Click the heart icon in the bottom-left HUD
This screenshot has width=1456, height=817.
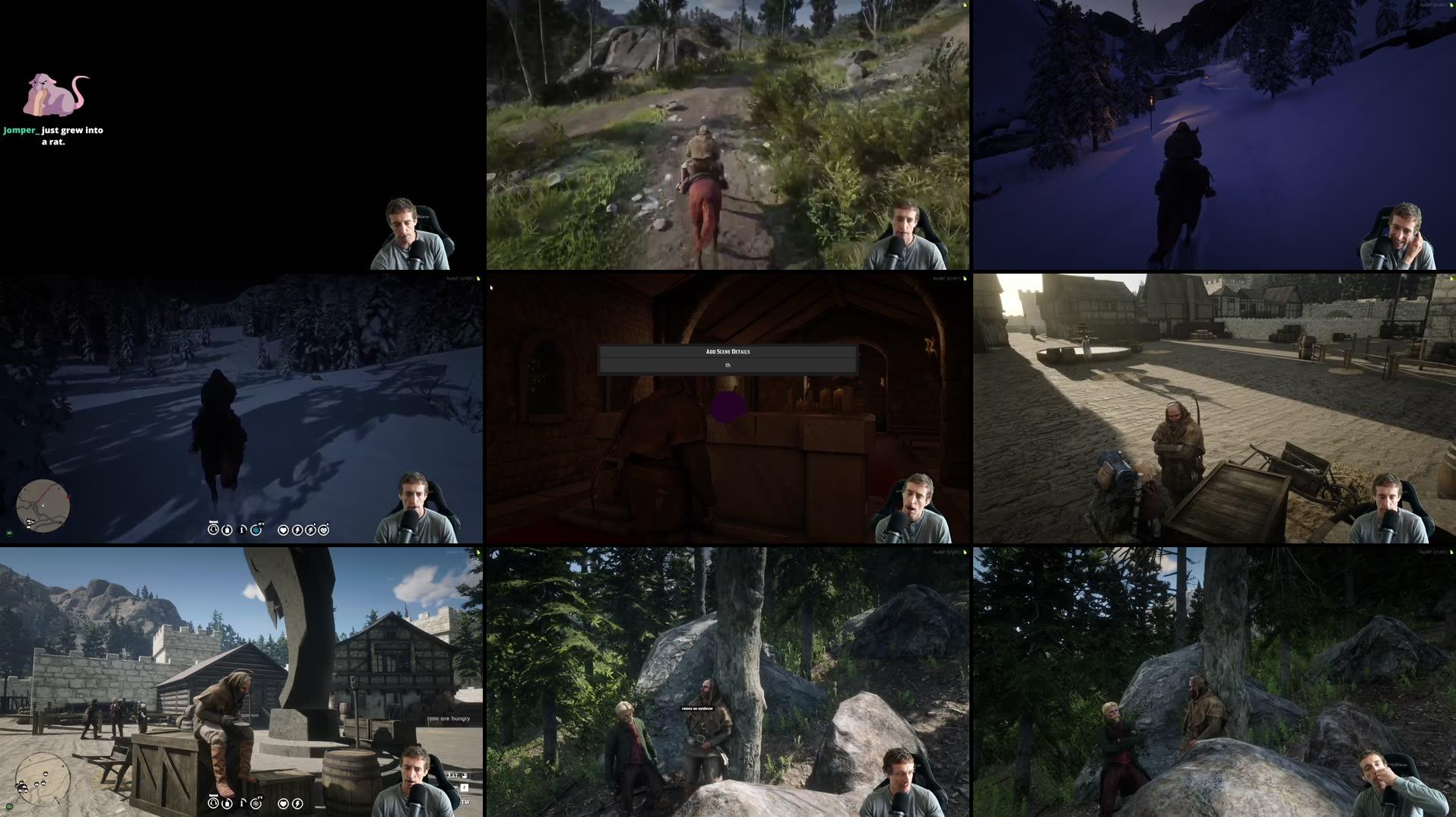[283, 804]
